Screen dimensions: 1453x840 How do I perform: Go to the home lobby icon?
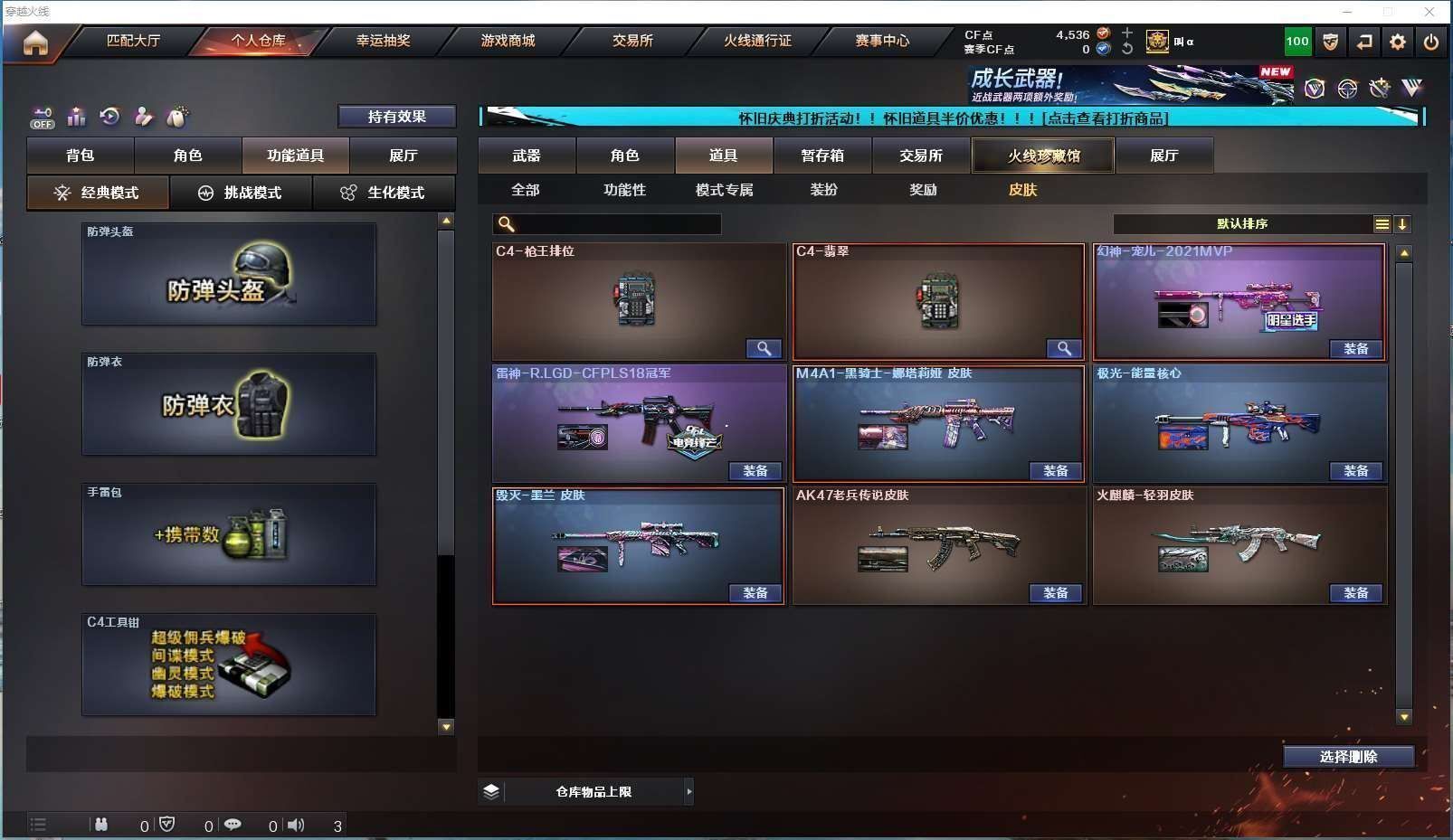pos(35,42)
